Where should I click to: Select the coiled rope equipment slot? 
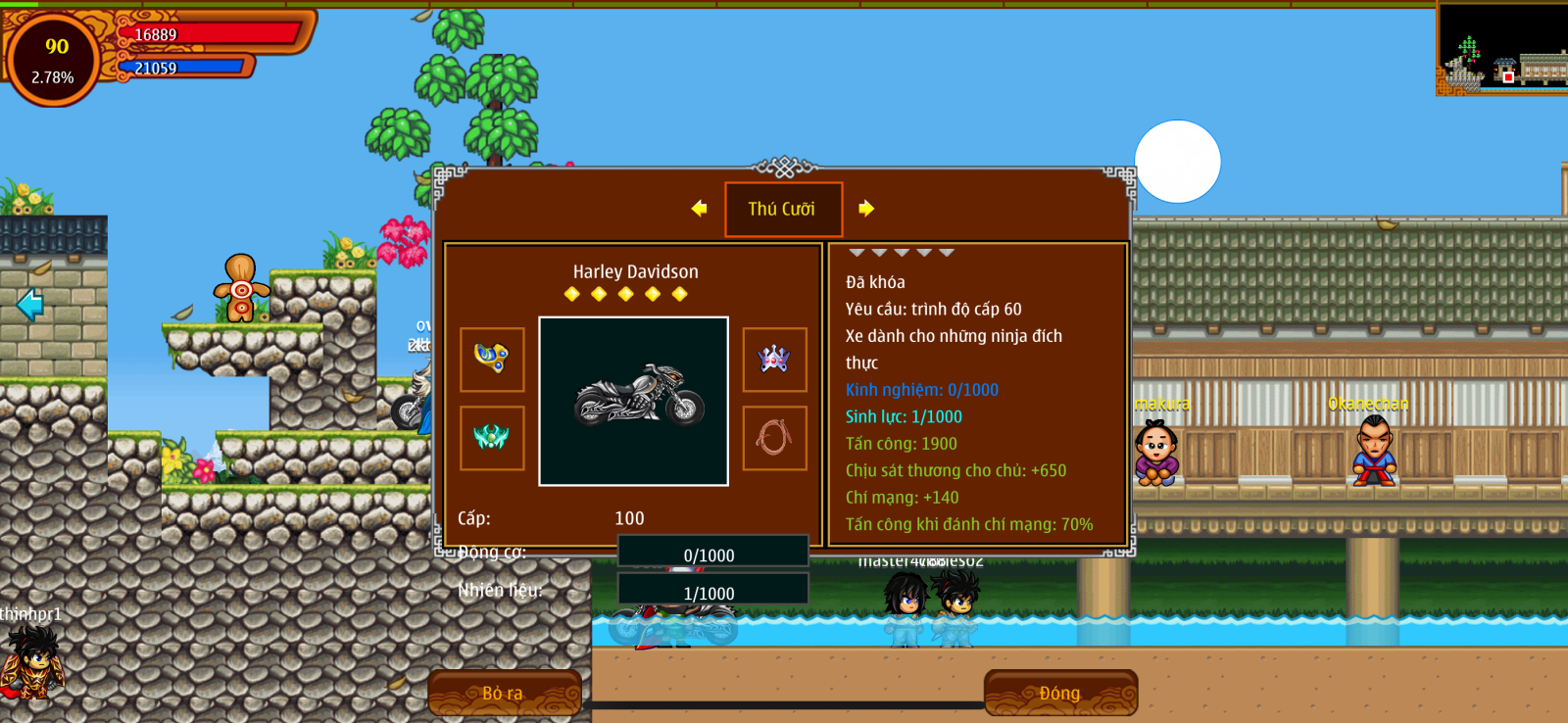(x=774, y=438)
